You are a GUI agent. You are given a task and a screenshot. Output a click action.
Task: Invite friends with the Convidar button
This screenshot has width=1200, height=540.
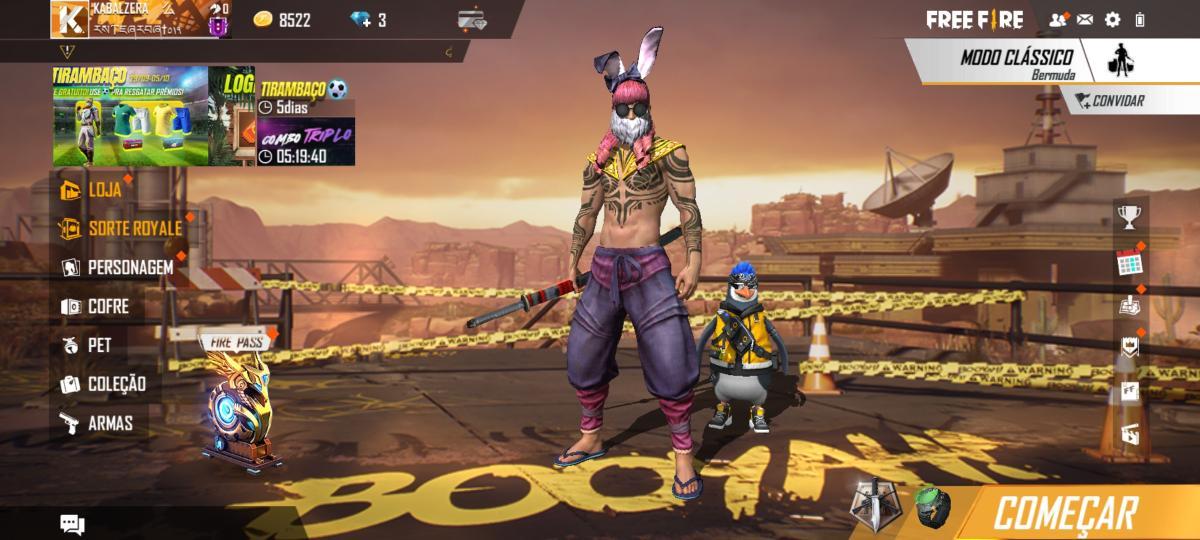(1110, 101)
